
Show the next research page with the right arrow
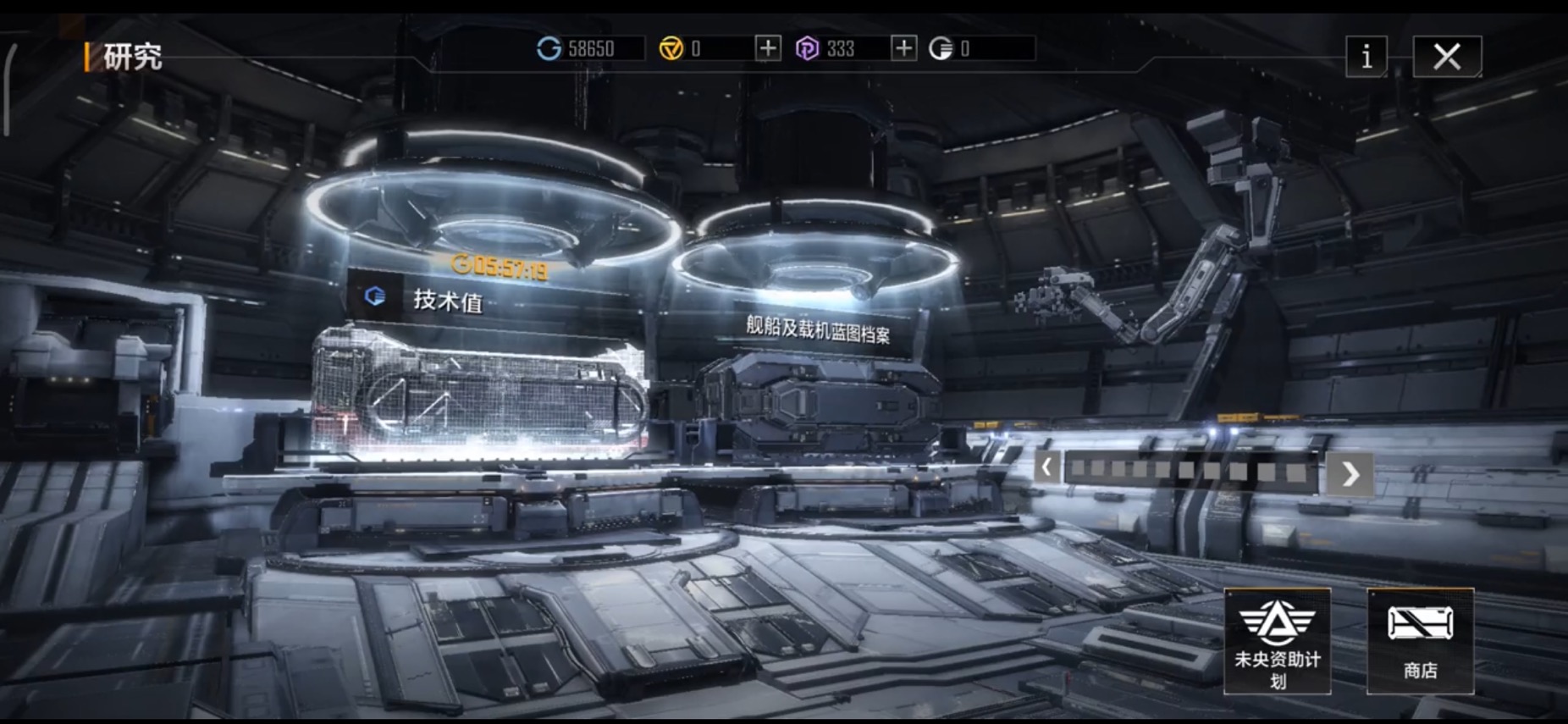pos(1350,473)
